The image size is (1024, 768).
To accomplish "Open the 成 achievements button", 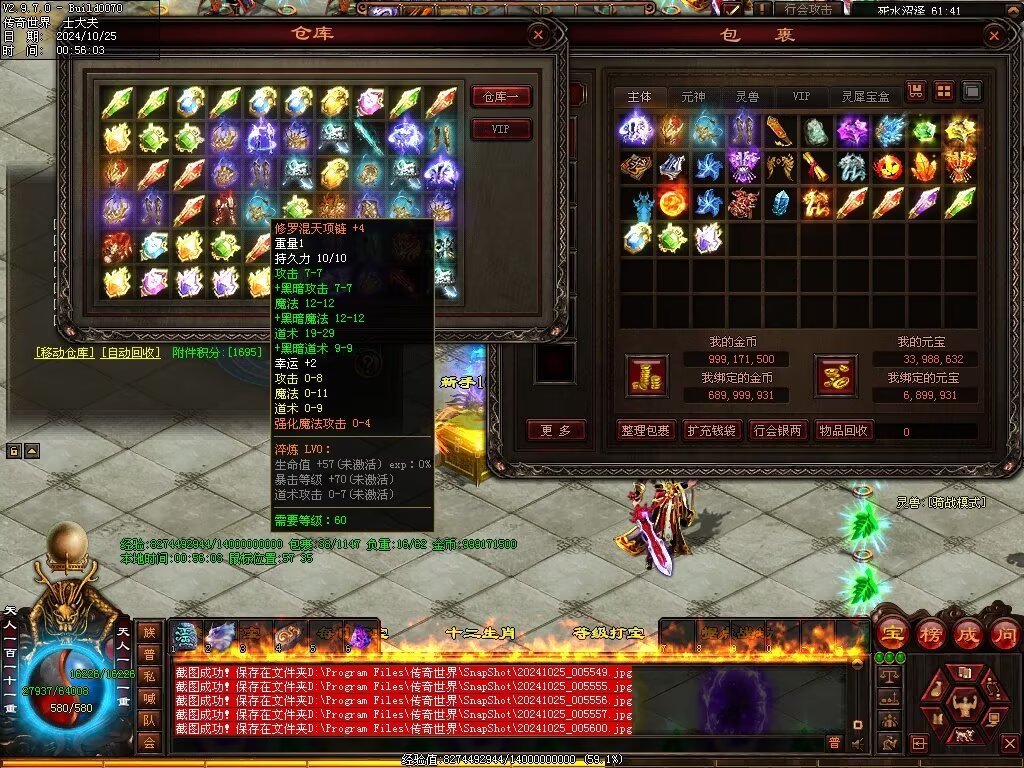I will (x=966, y=634).
